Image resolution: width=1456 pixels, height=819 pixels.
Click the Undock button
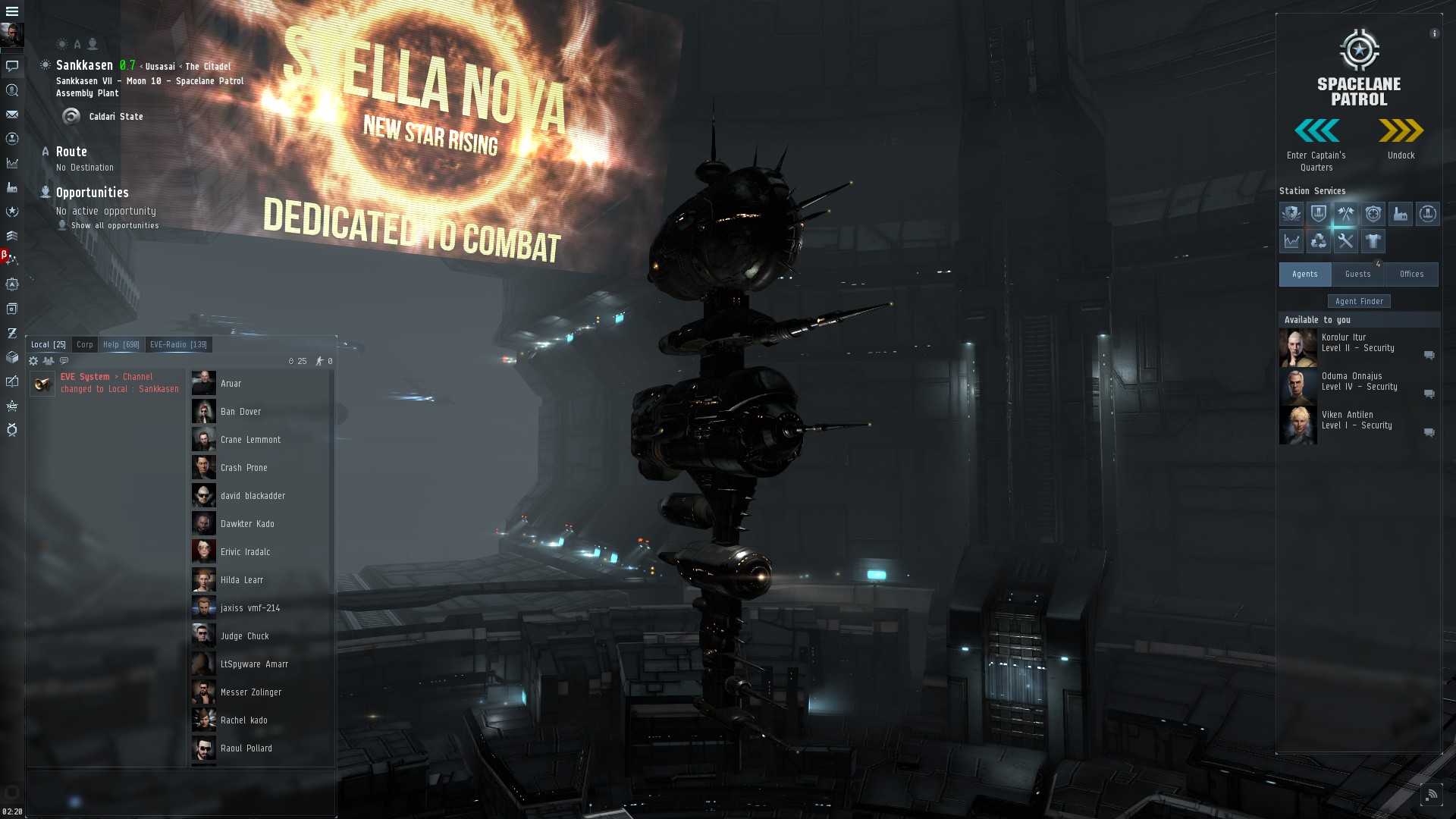click(x=1401, y=131)
